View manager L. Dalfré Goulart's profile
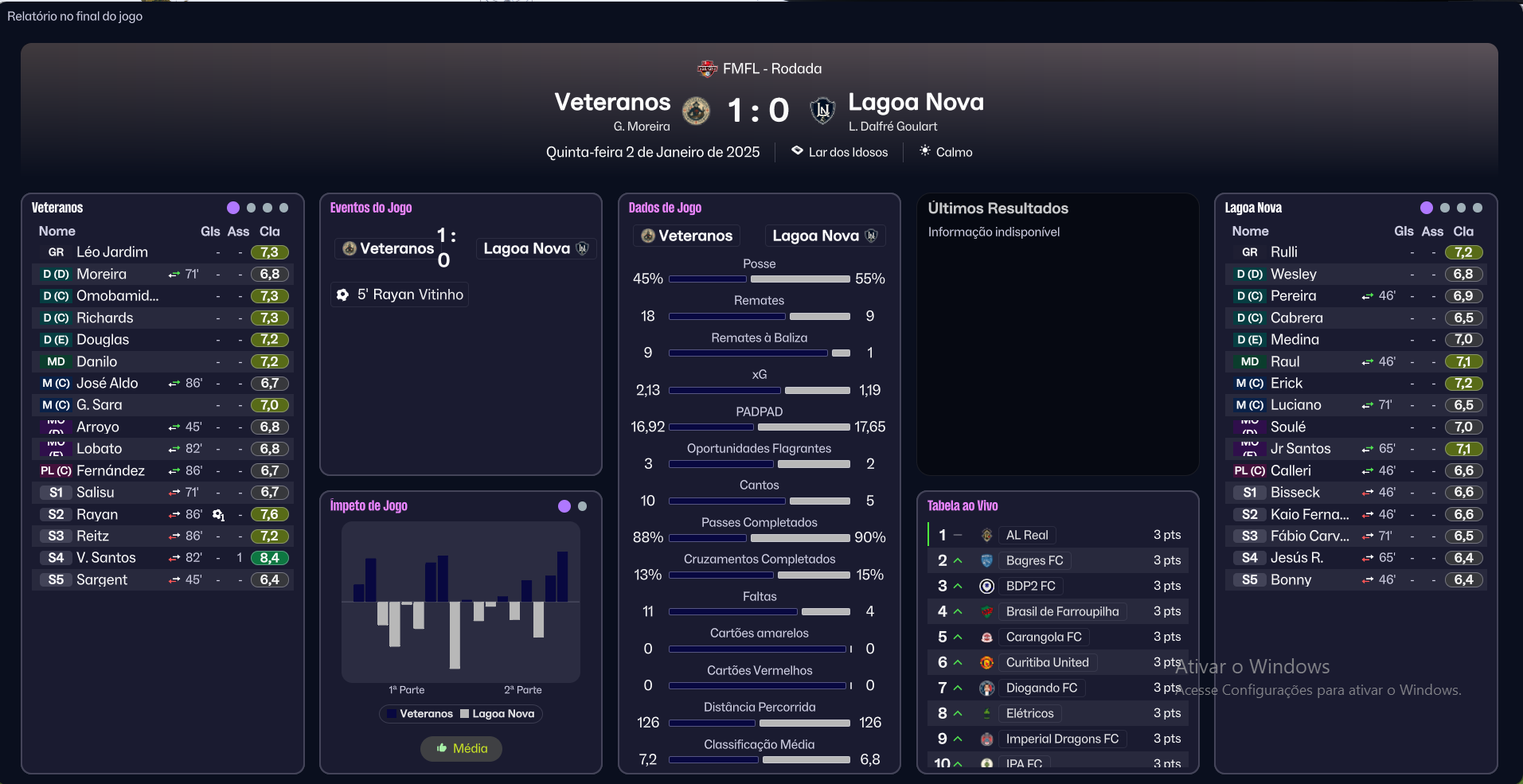The height and width of the screenshot is (784, 1523). (x=892, y=127)
